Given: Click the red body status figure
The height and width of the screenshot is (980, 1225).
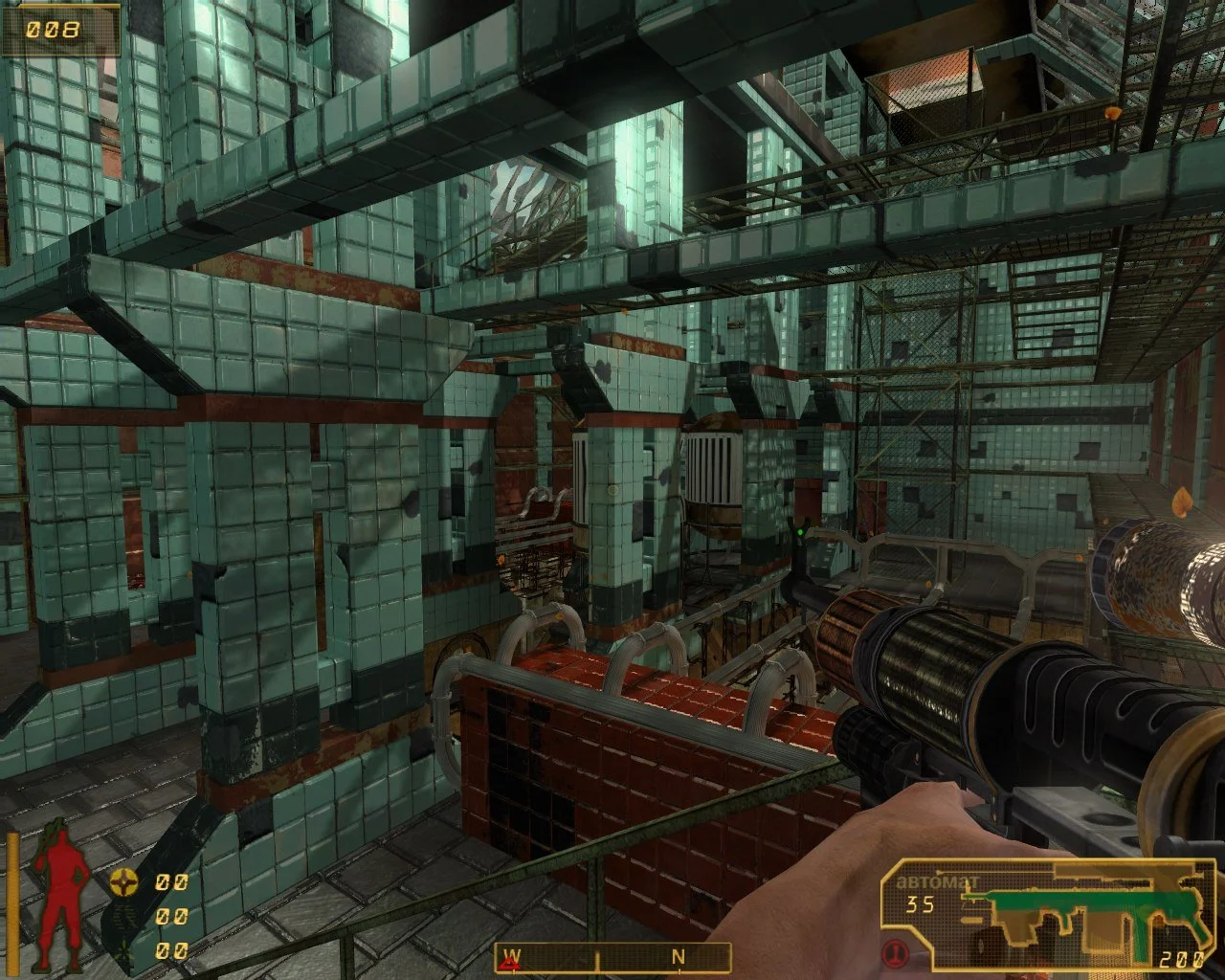Looking at the screenshot, I should coord(62,895).
